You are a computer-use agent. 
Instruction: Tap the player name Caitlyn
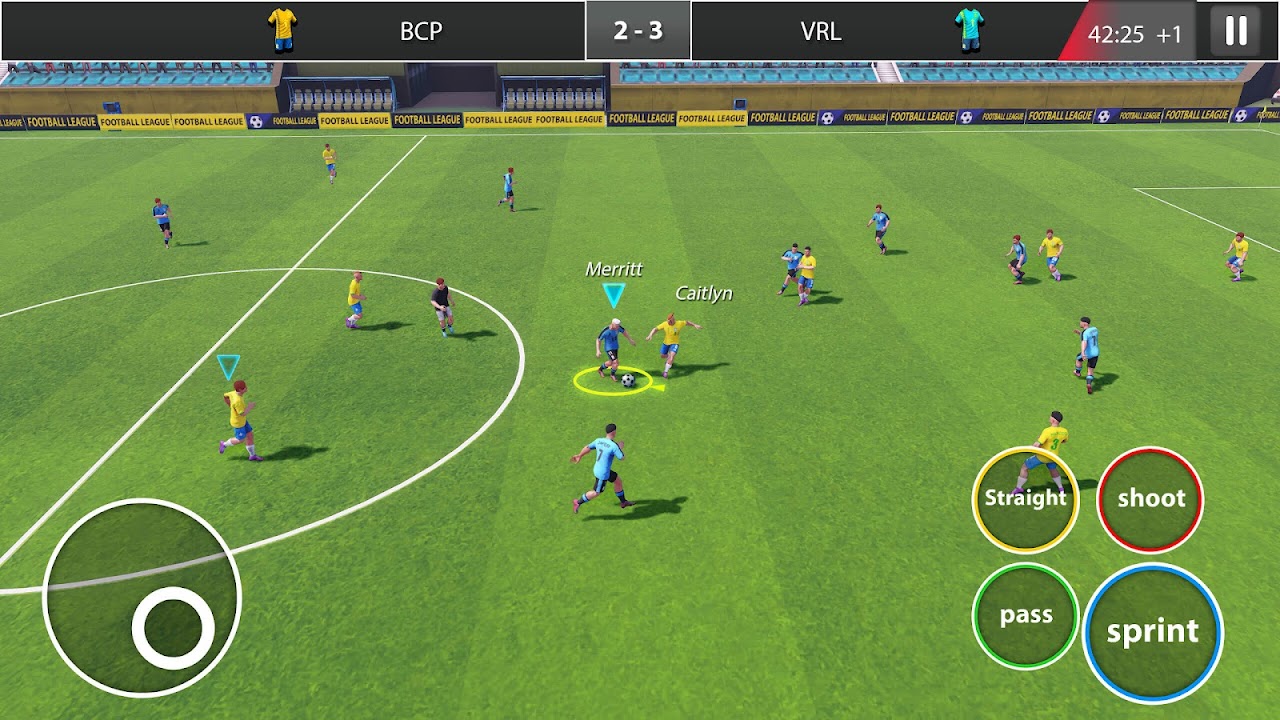click(x=703, y=293)
